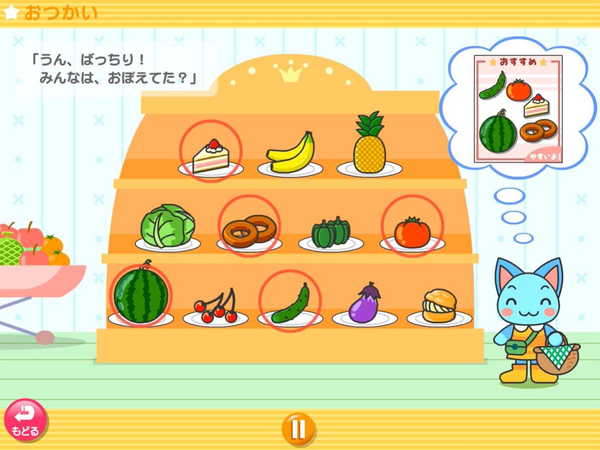Select the green cucumber plate
Screen dimensions: 600x450
290,302
